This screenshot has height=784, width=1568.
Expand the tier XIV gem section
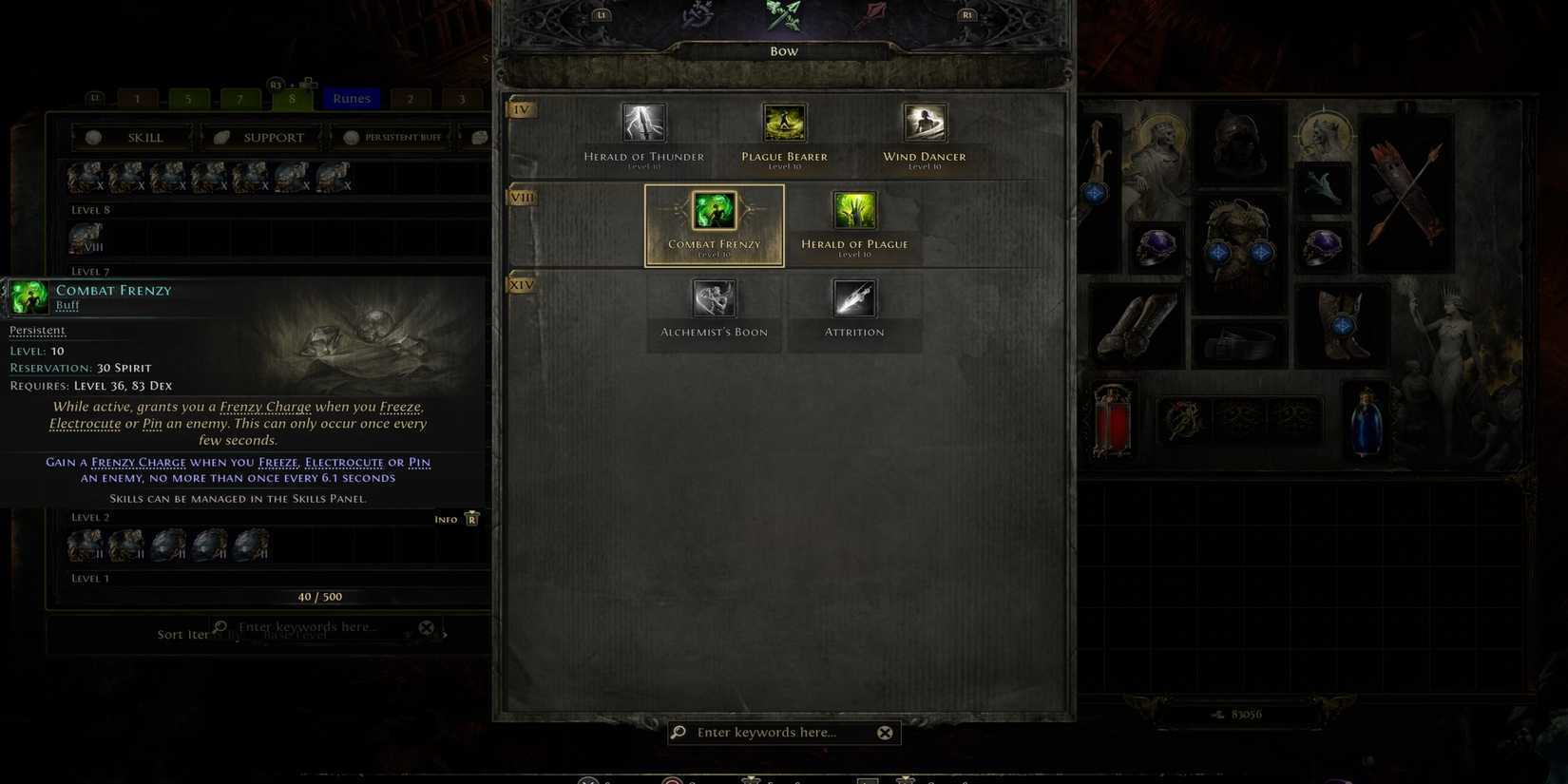tap(520, 284)
